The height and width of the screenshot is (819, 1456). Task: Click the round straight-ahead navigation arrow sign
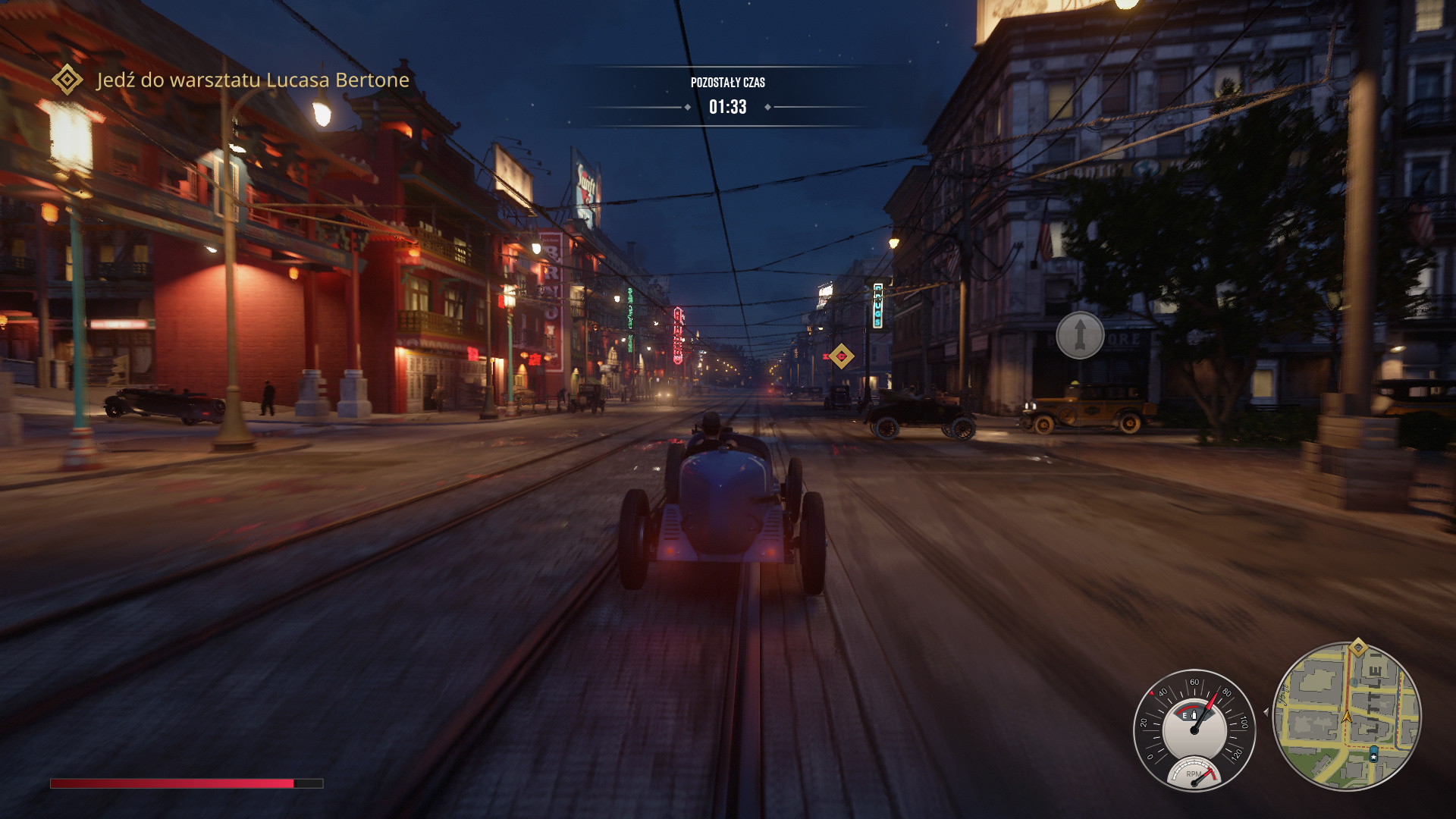tap(1080, 334)
